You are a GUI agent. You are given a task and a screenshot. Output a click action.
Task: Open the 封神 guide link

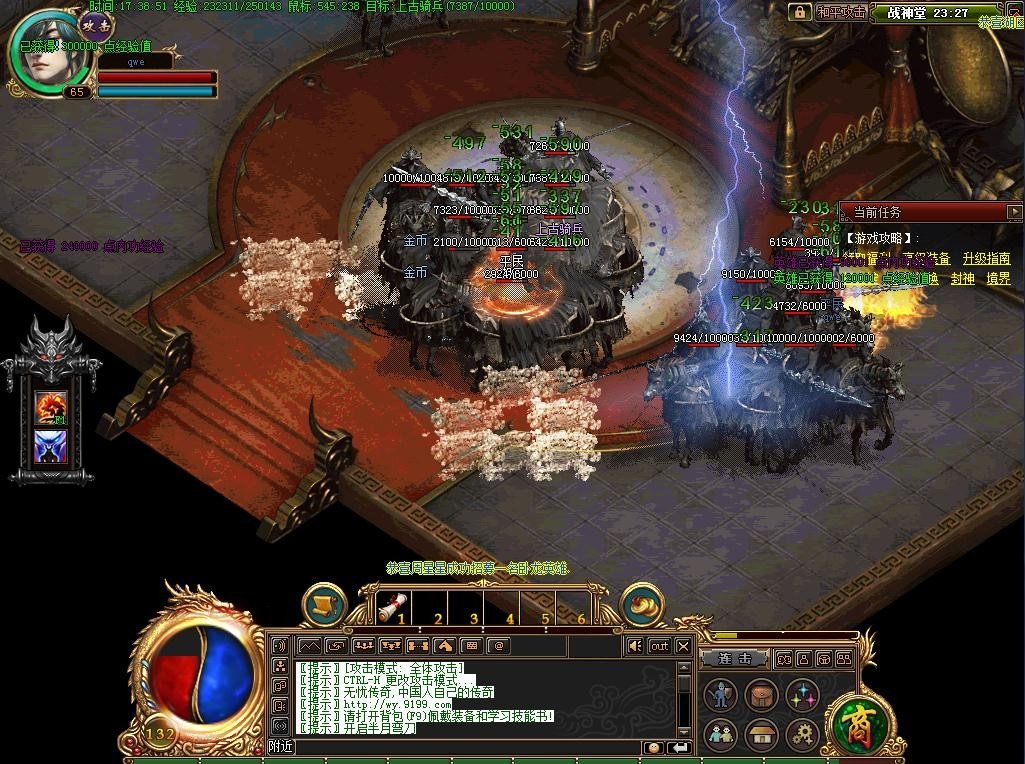[x=961, y=279]
